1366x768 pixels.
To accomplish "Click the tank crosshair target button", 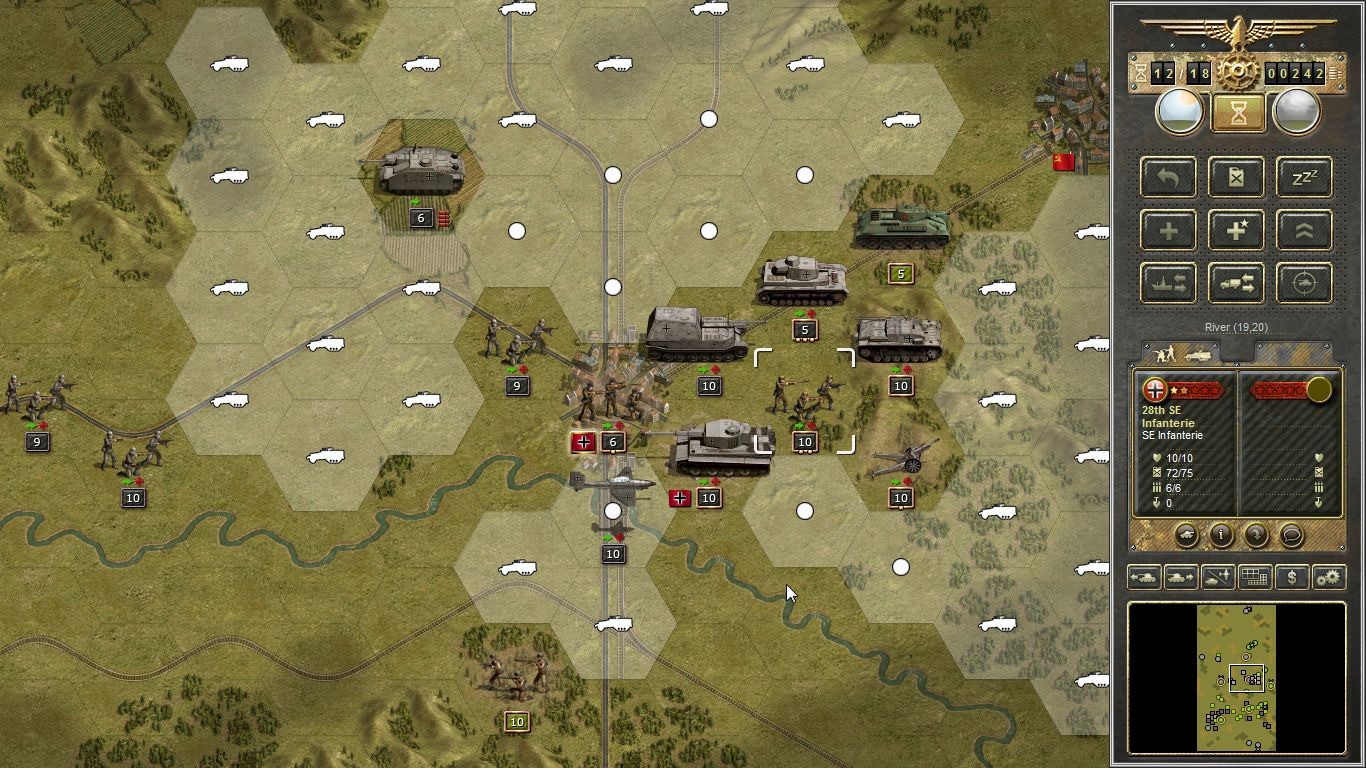I will 1304,283.
